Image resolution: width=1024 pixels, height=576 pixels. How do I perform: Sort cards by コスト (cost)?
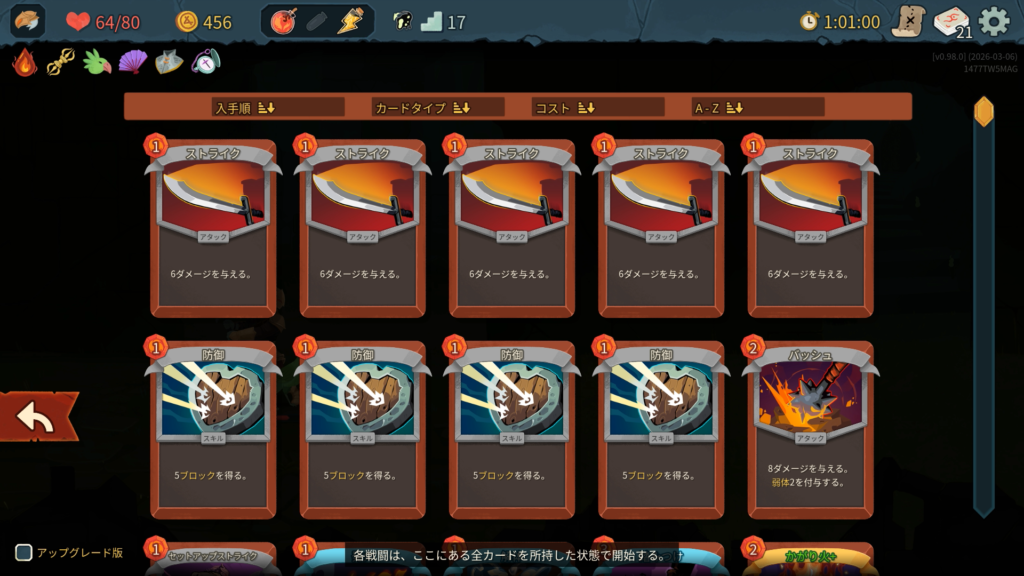pos(565,107)
